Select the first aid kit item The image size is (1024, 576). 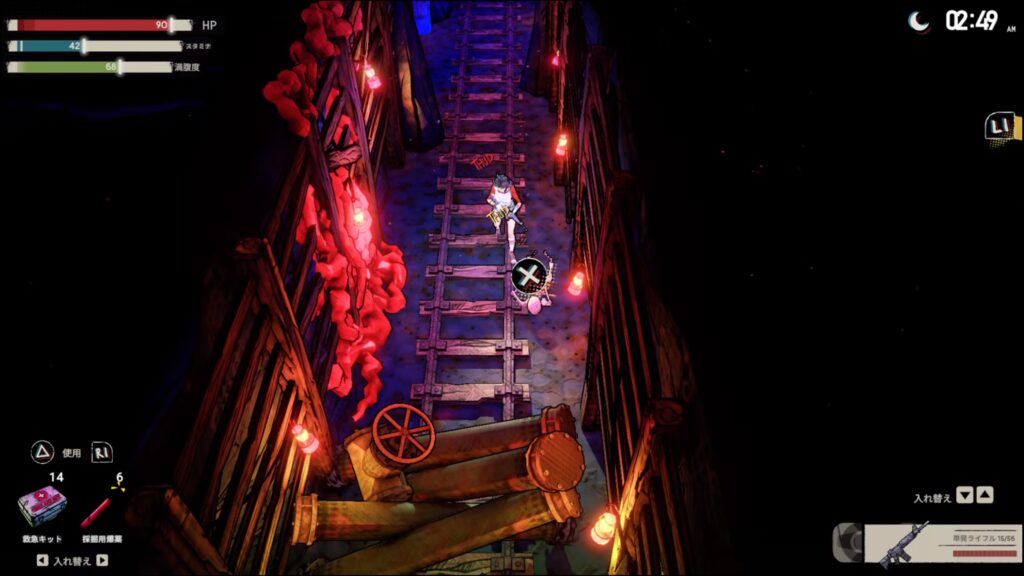pyautogui.click(x=42, y=507)
